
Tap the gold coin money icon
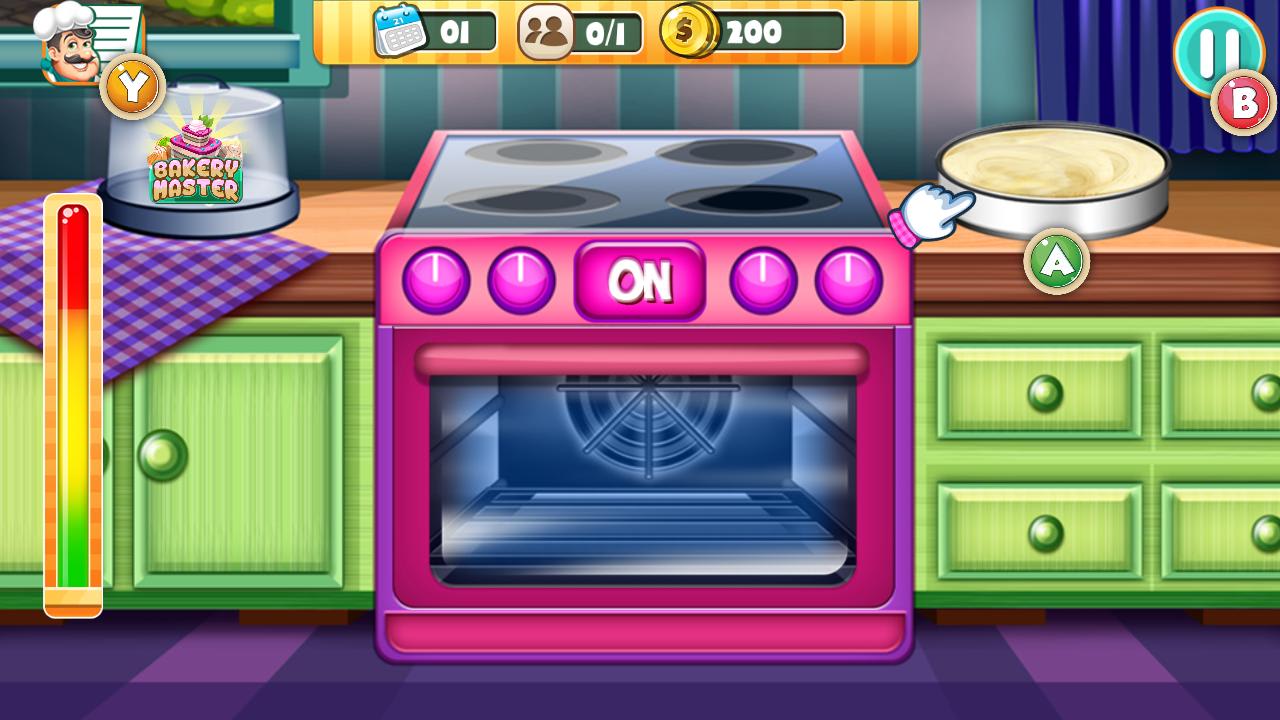click(x=686, y=31)
